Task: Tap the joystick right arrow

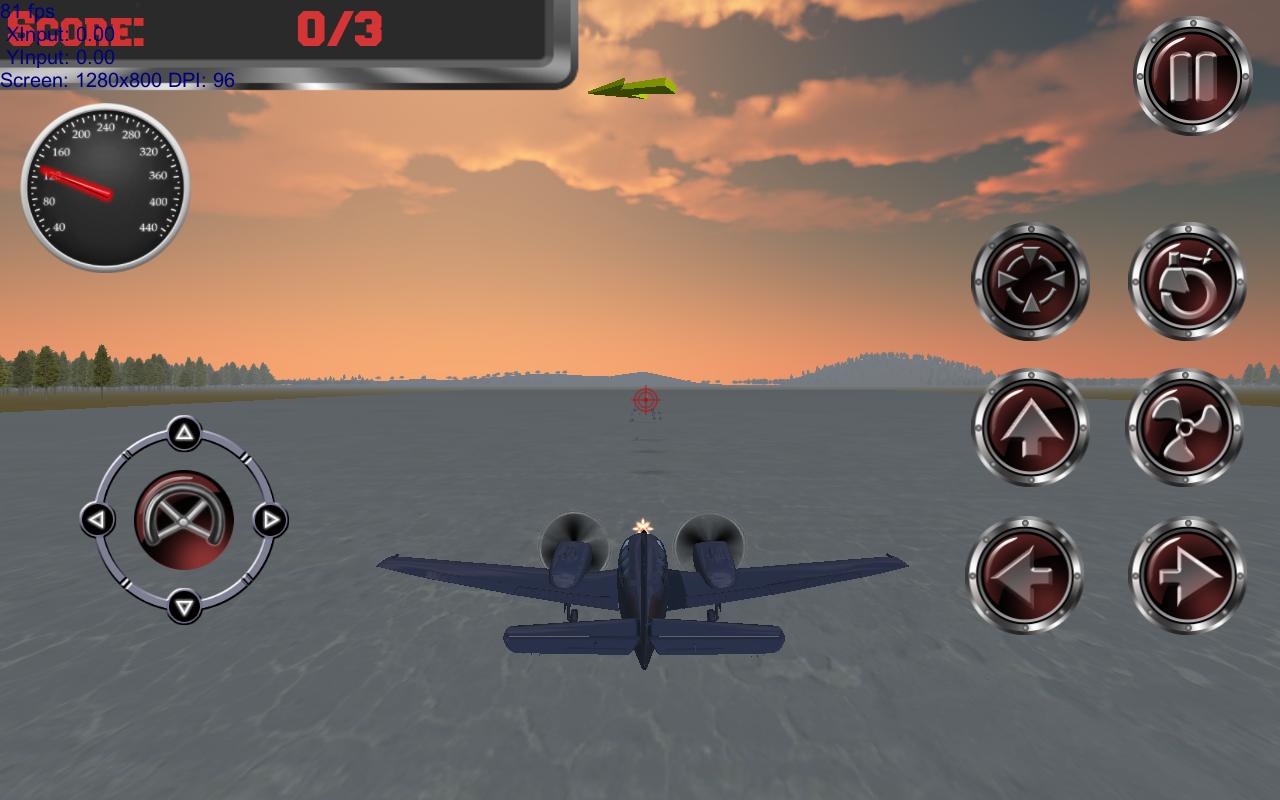Action: click(269, 519)
